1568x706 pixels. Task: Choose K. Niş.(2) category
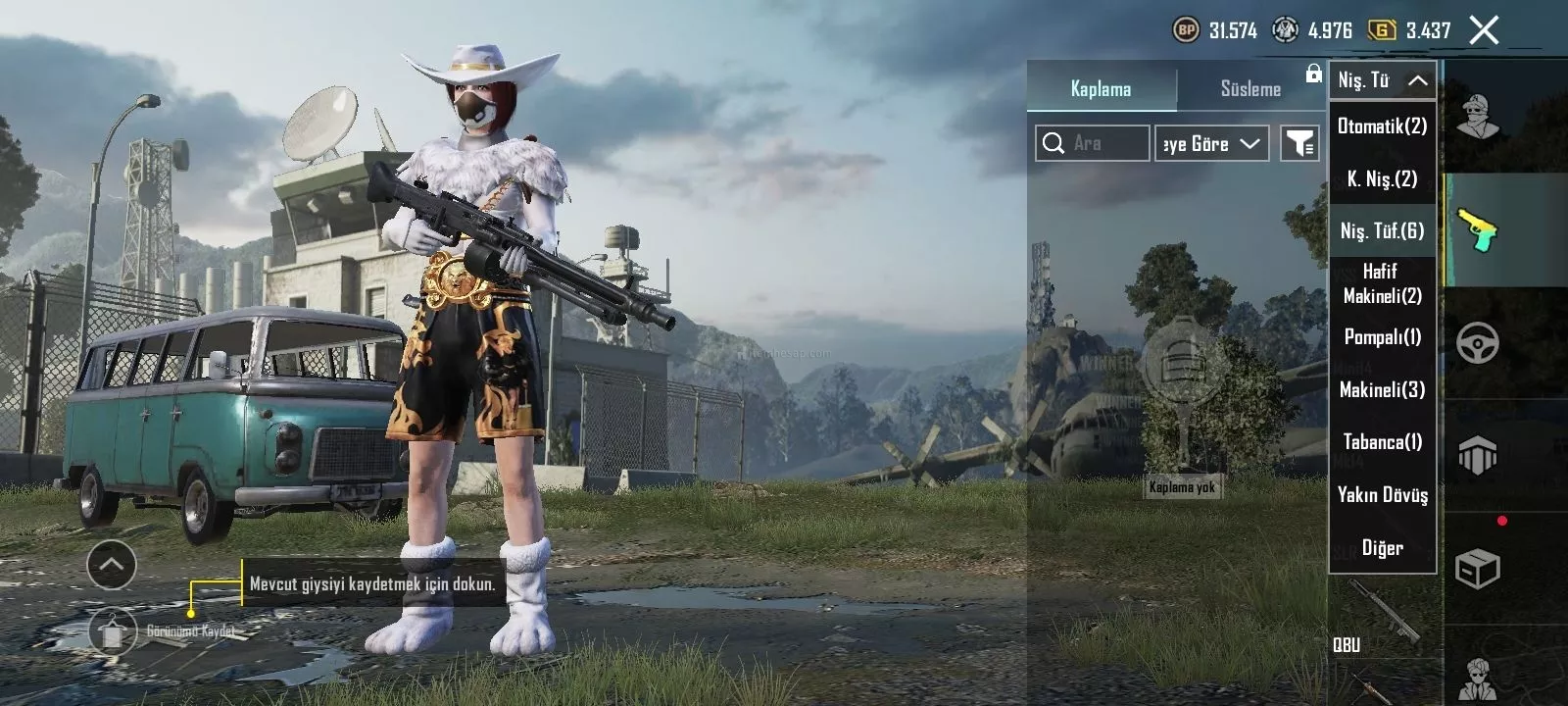pyautogui.click(x=1382, y=178)
